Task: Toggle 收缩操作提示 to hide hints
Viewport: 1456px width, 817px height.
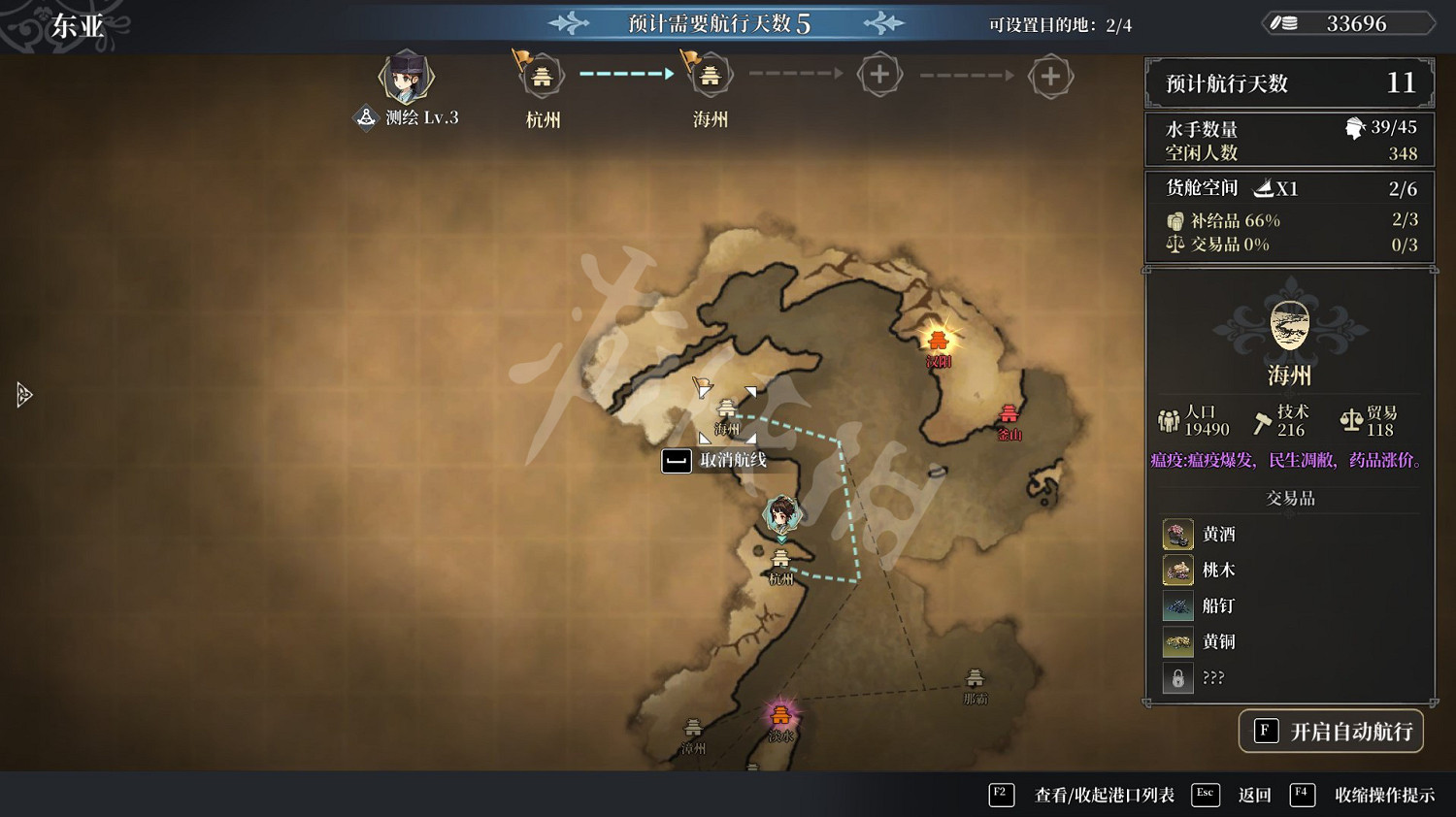Action: (1391, 794)
